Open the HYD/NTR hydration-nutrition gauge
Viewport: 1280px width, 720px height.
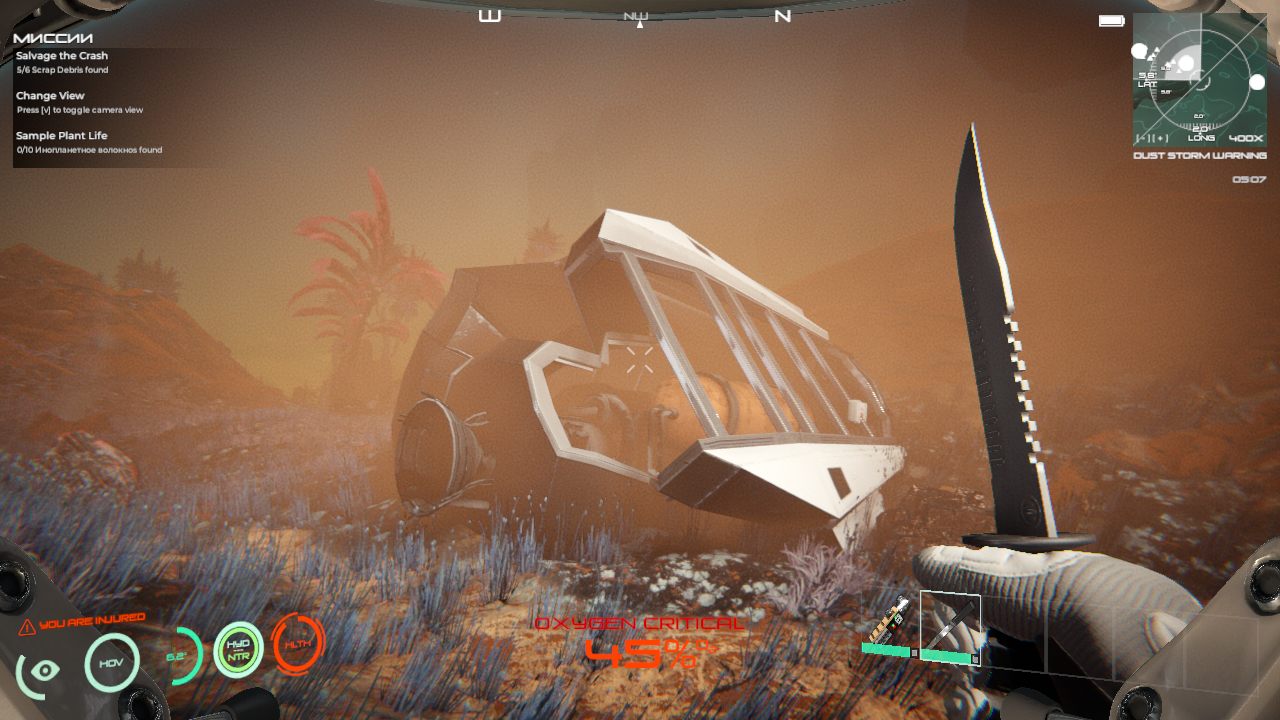tap(238, 650)
